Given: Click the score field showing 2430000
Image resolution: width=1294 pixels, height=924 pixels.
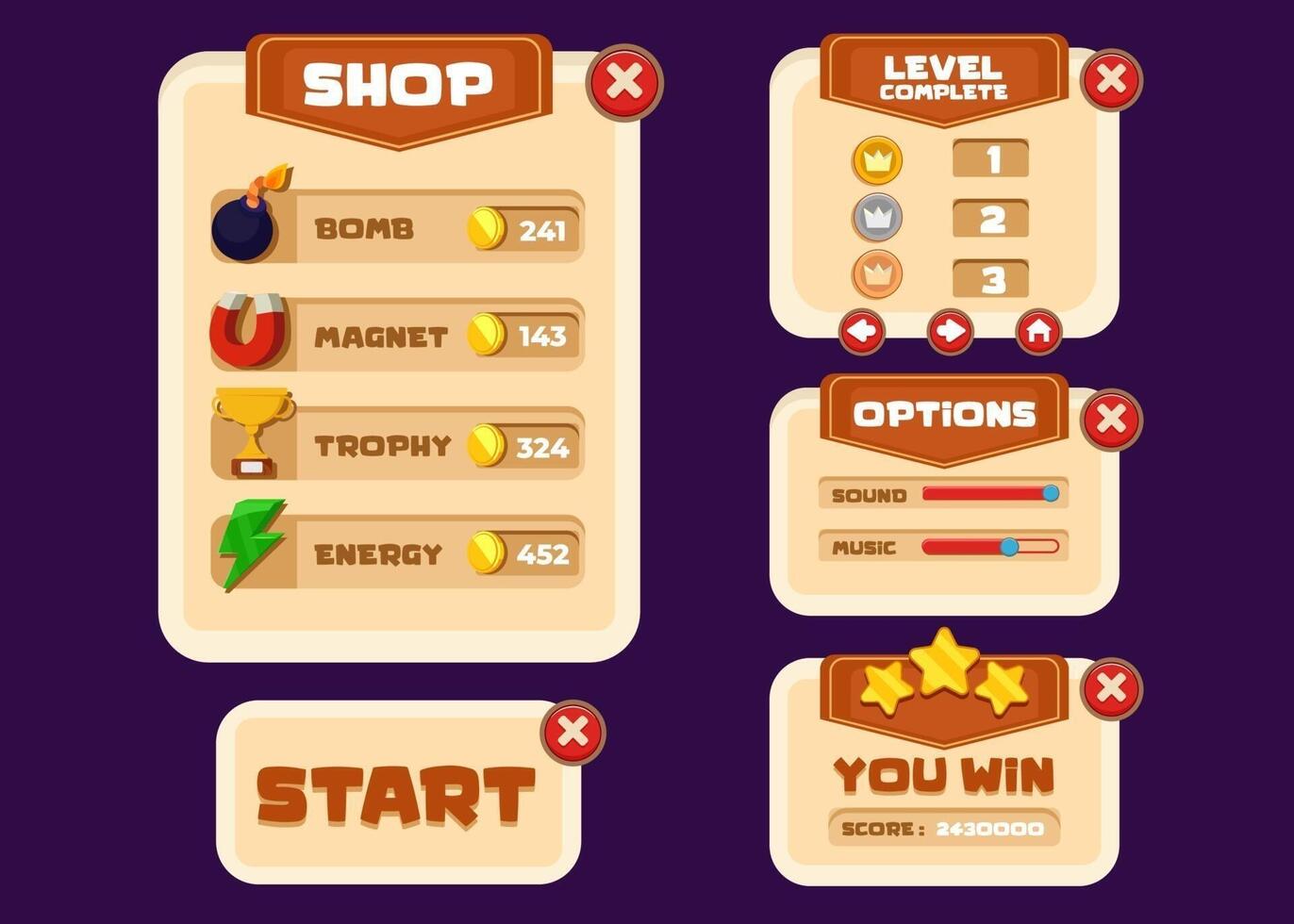Looking at the screenshot, I should (946, 826).
